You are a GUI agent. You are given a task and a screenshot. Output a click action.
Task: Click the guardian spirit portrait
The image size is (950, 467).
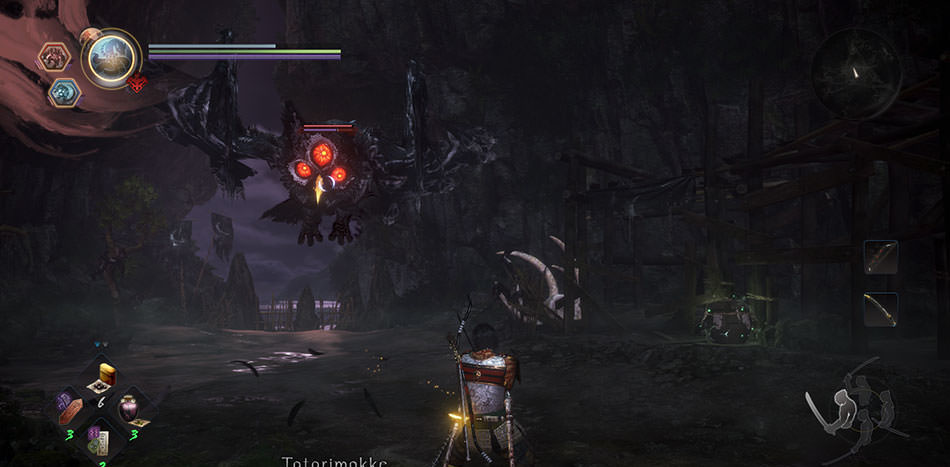110,57
